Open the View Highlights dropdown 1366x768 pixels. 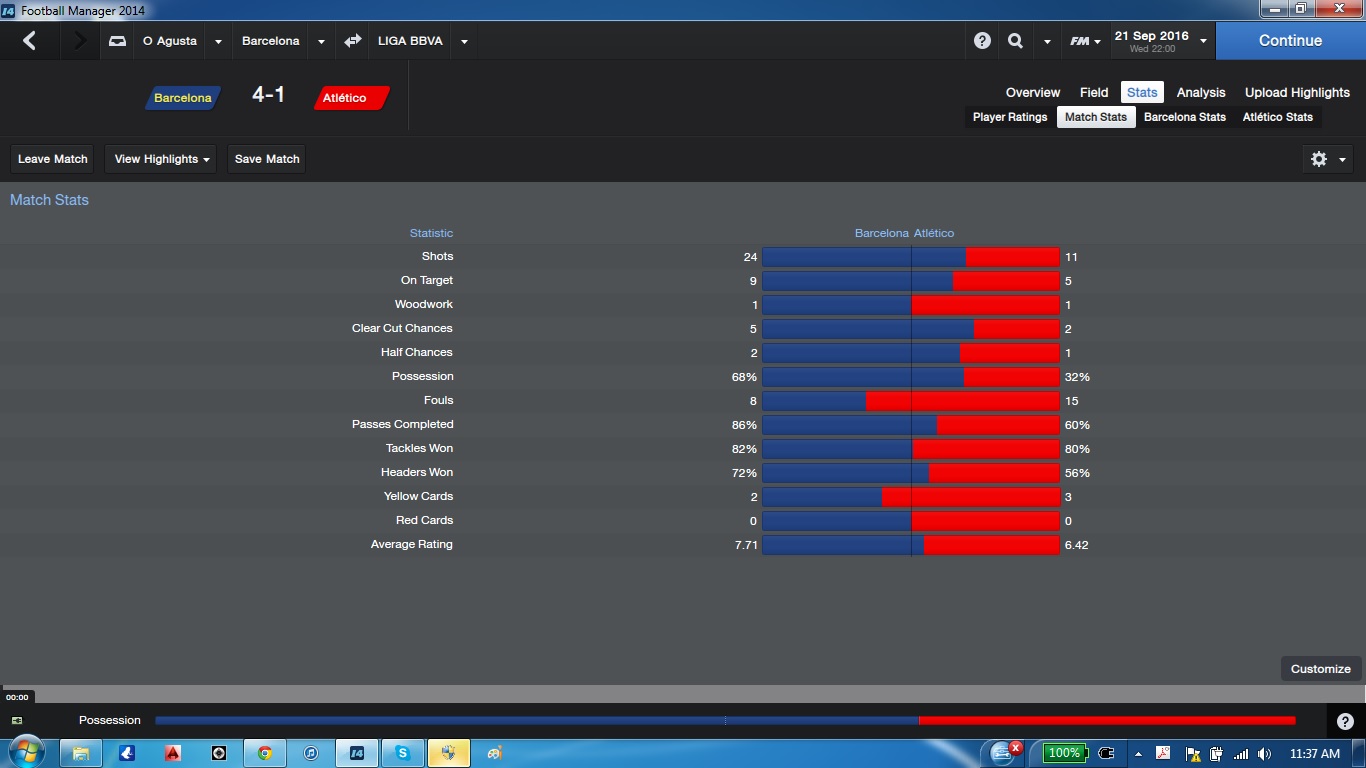pos(161,159)
